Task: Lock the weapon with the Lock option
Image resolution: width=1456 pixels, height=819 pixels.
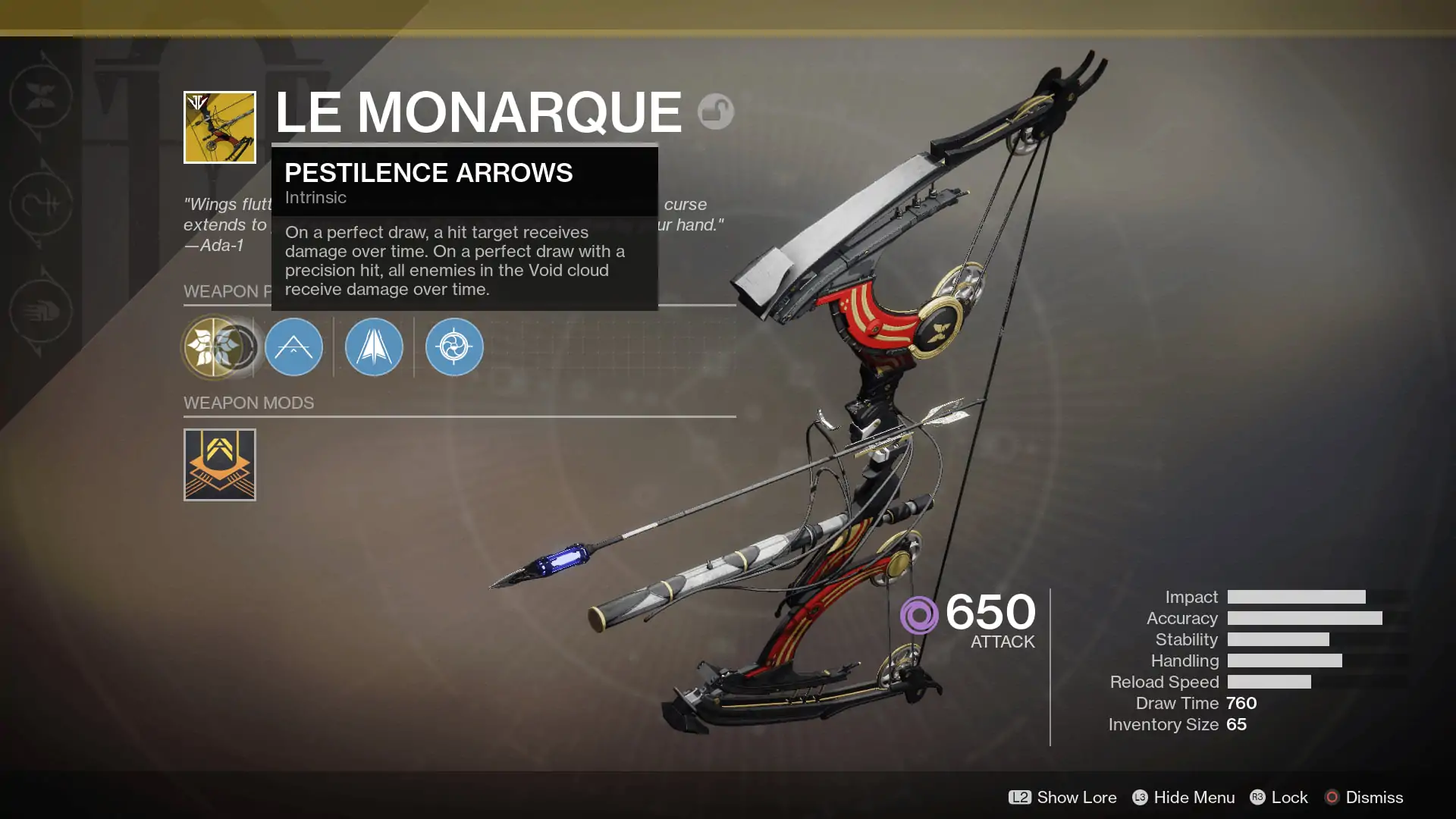Action: pyautogui.click(x=1291, y=798)
